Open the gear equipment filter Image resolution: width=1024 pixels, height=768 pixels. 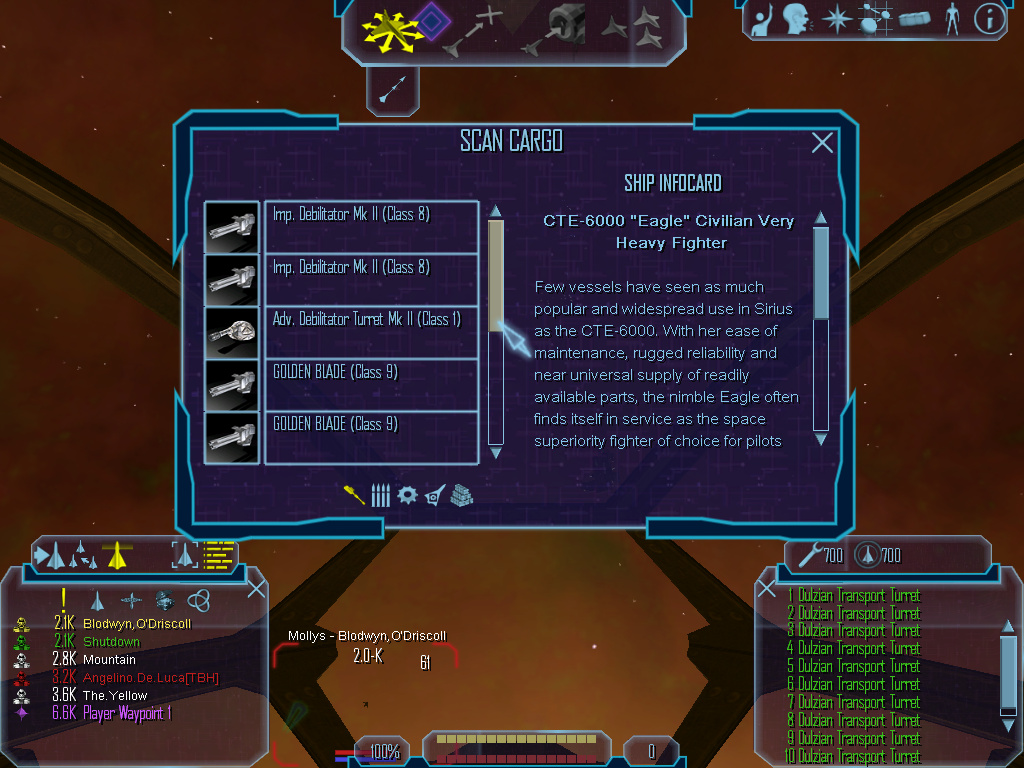[x=407, y=495]
